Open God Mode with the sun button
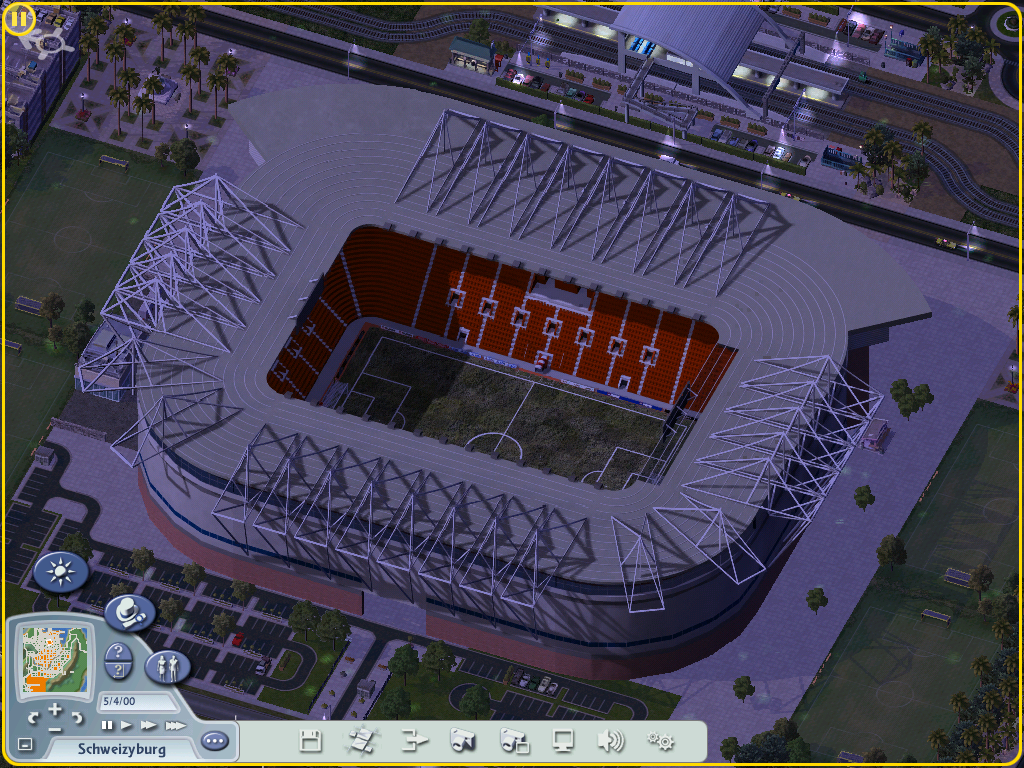The width and height of the screenshot is (1024, 768). click(x=61, y=572)
